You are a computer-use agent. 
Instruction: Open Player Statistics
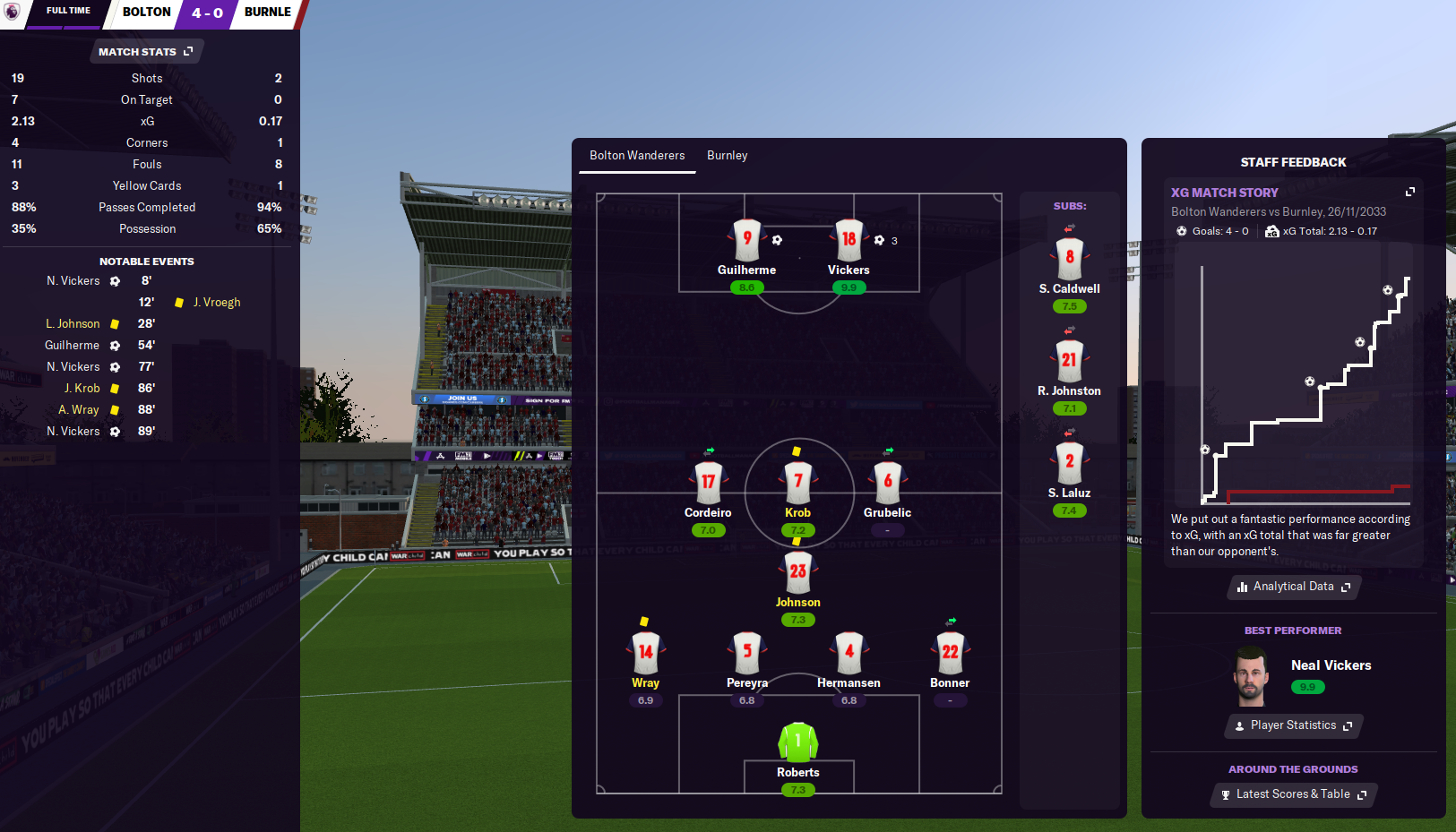(1293, 725)
